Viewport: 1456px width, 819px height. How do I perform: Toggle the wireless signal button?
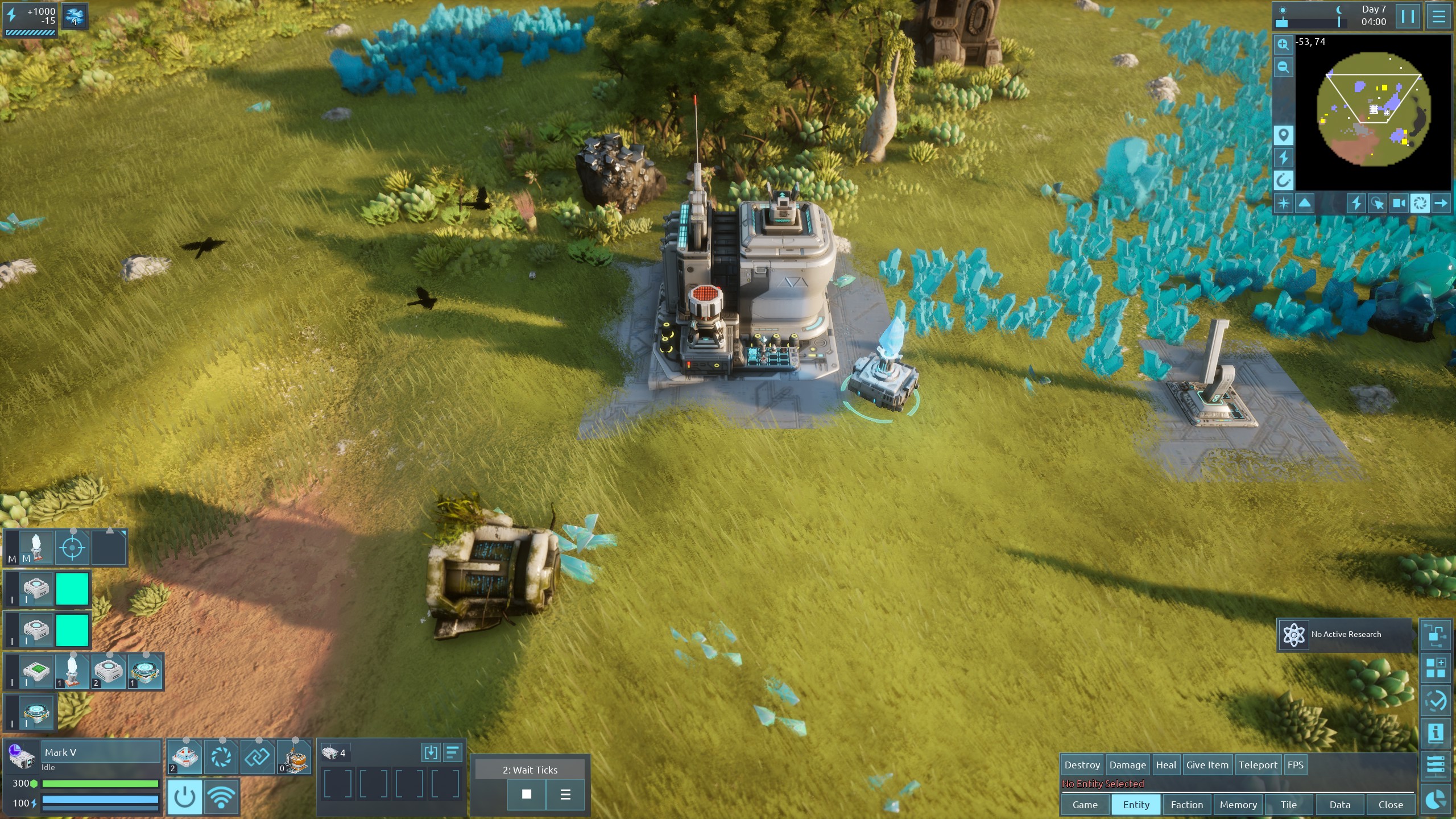[221, 797]
